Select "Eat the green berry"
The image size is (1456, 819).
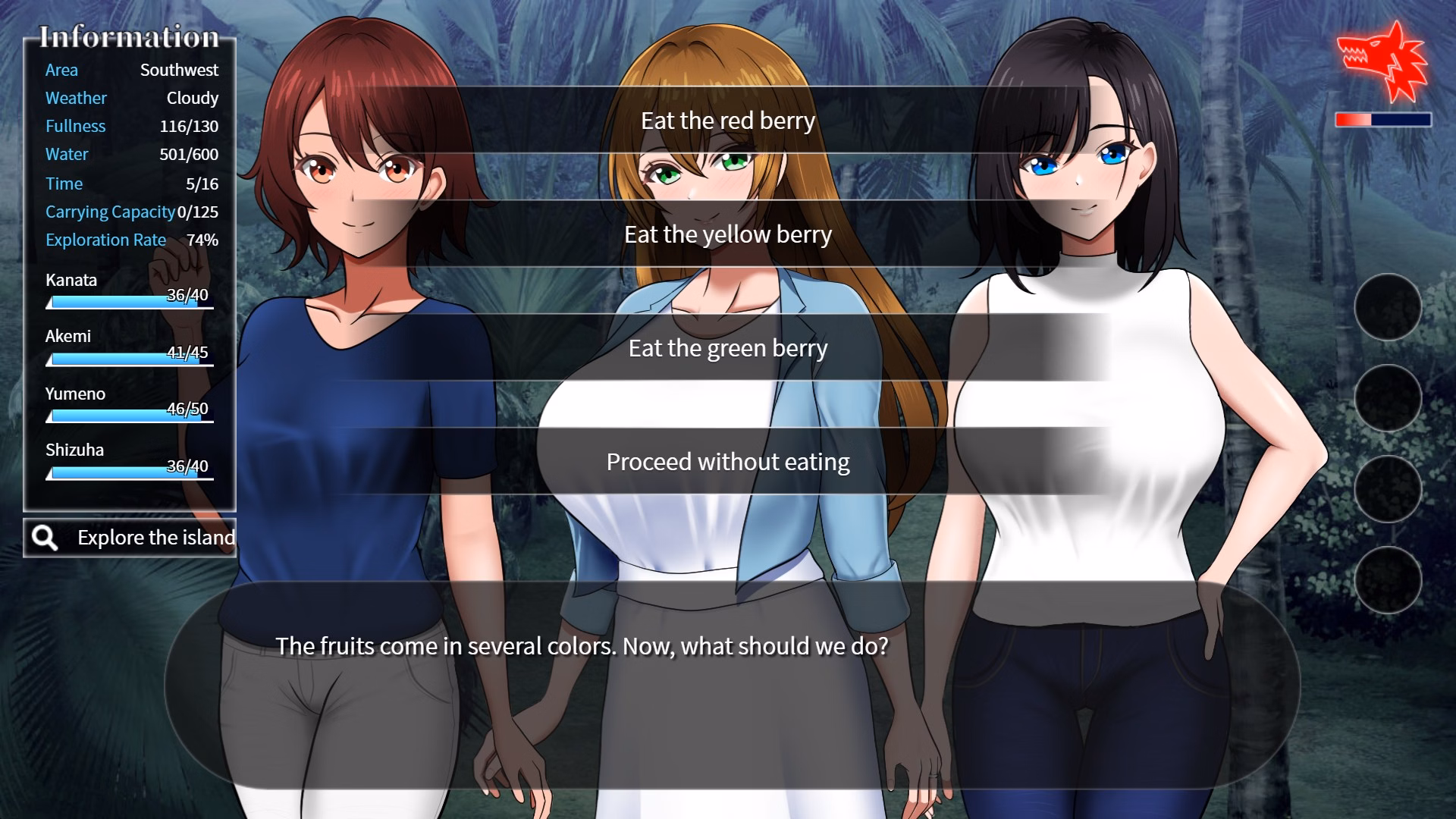click(728, 349)
